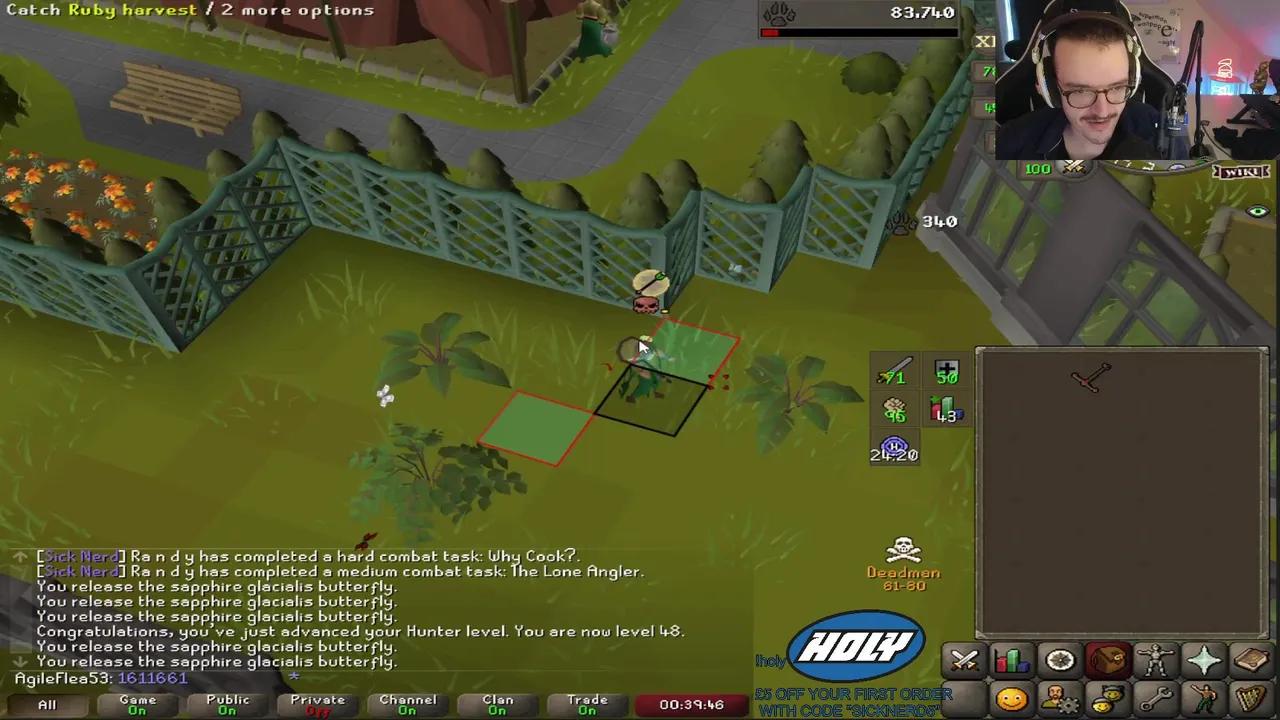Image resolution: width=1280 pixels, height=720 pixels.
Task: Open the Inventory tab
Action: pos(1107,659)
